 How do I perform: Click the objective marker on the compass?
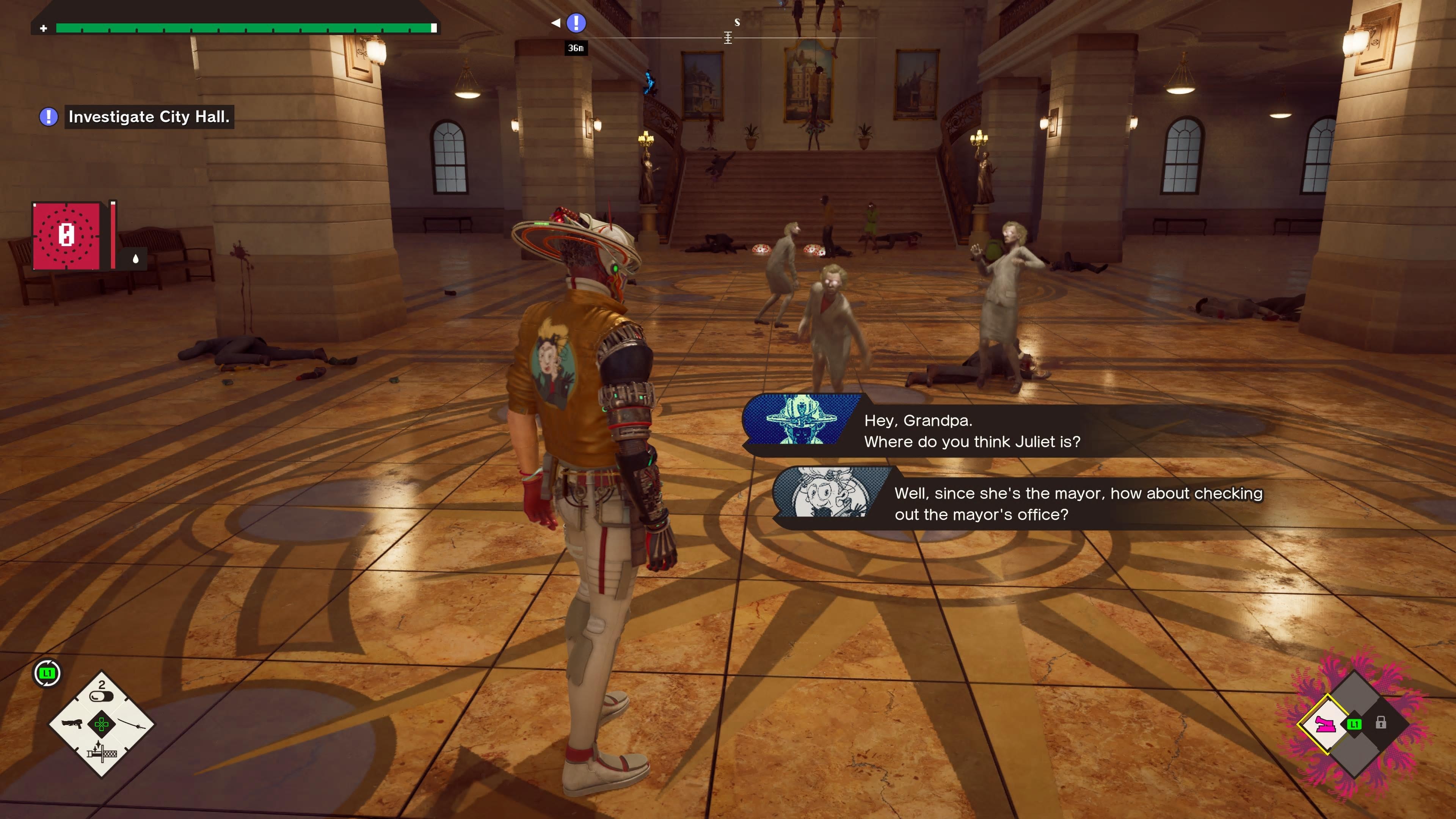tap(576, 23)
